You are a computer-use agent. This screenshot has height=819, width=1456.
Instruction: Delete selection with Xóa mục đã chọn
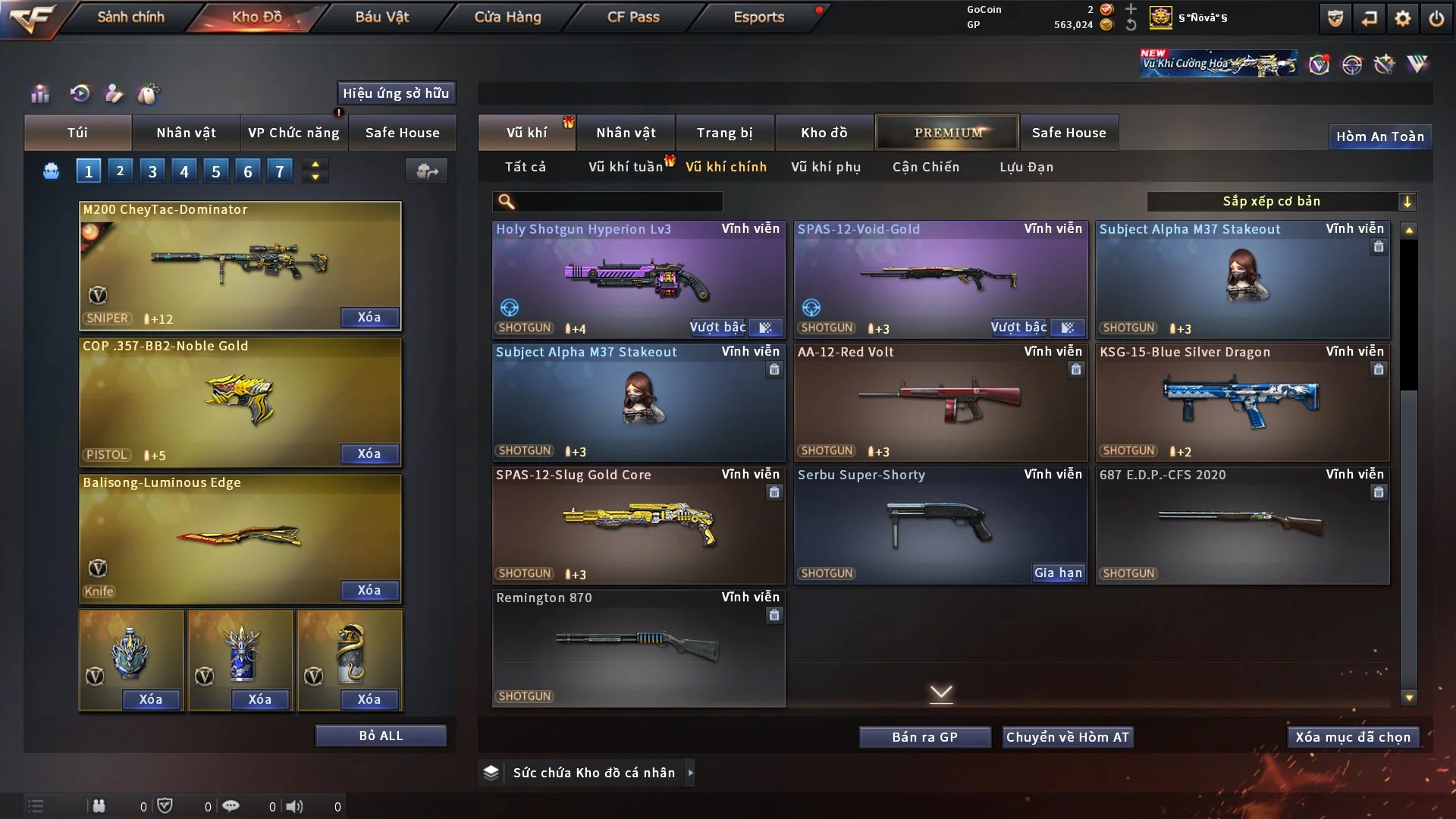(1352, 737)
